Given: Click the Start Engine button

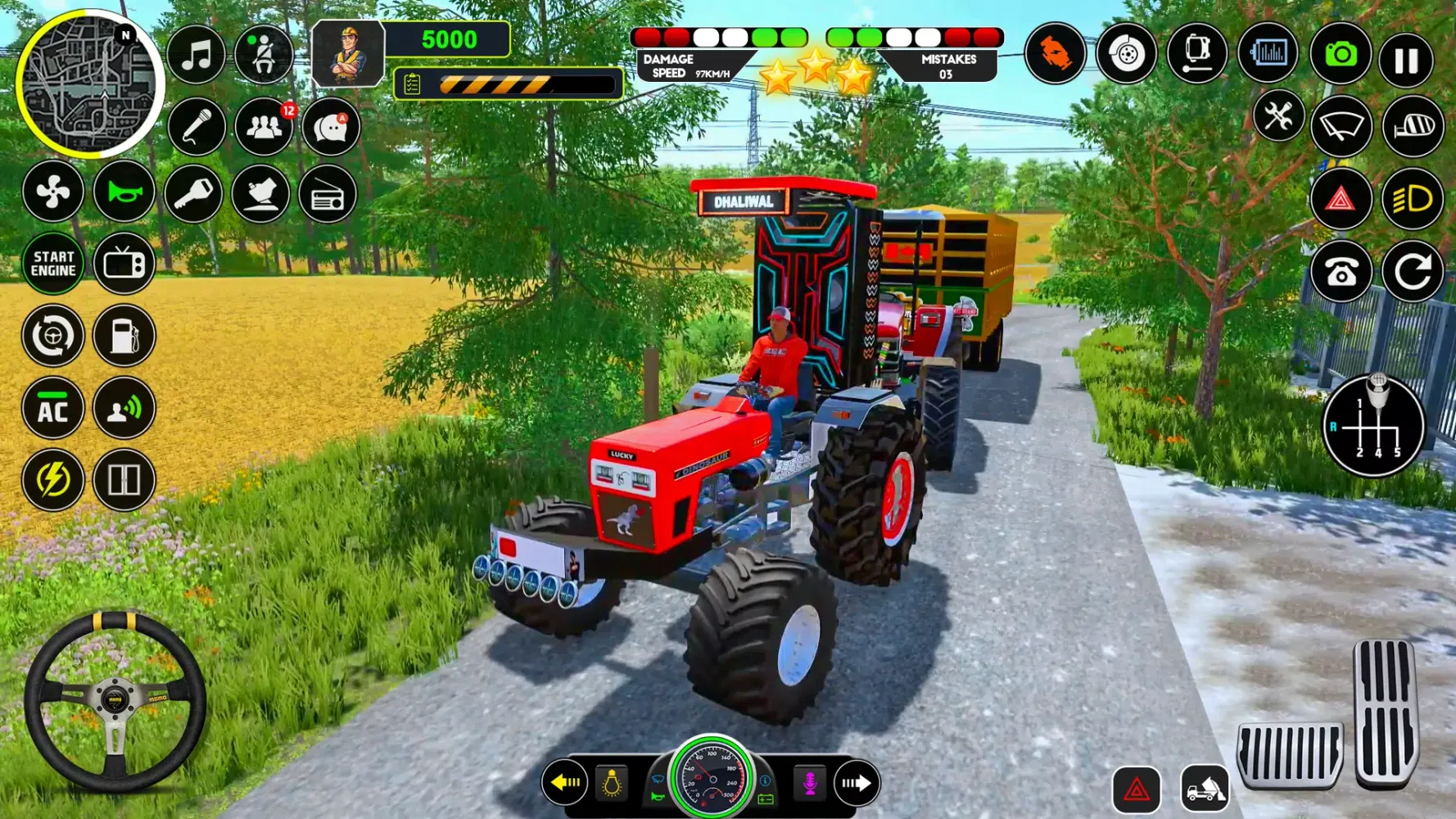Looking at the screenshot, I should (x=53, y=264).
